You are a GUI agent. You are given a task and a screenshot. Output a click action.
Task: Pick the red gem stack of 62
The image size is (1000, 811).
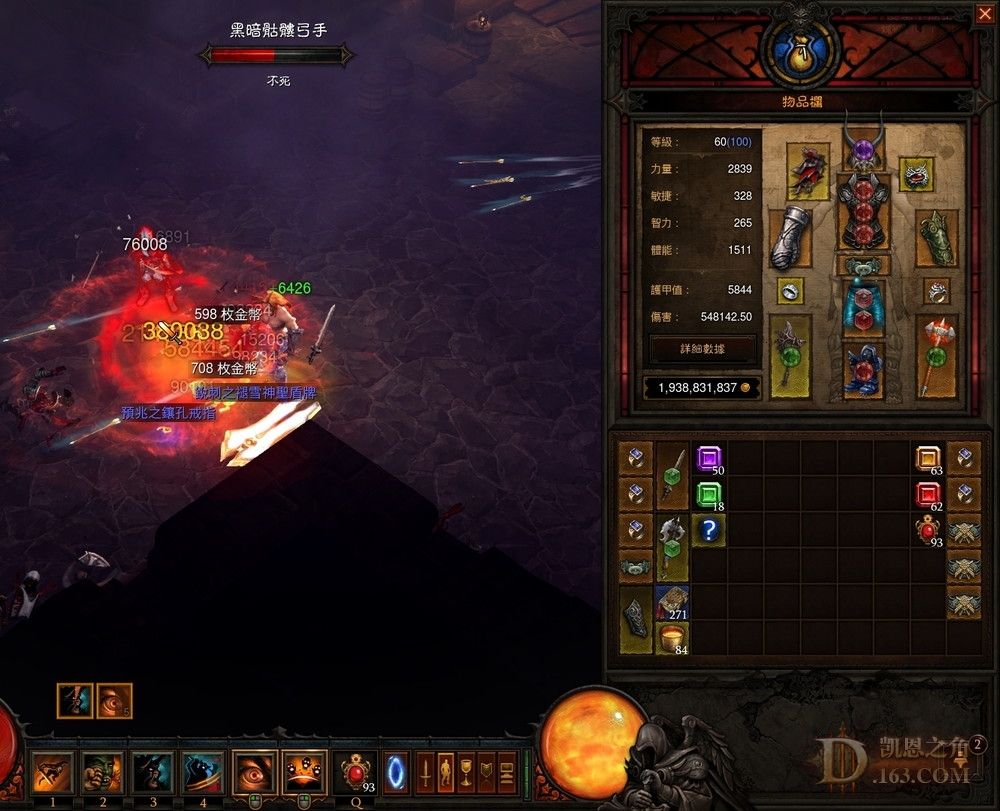point(929,495)
